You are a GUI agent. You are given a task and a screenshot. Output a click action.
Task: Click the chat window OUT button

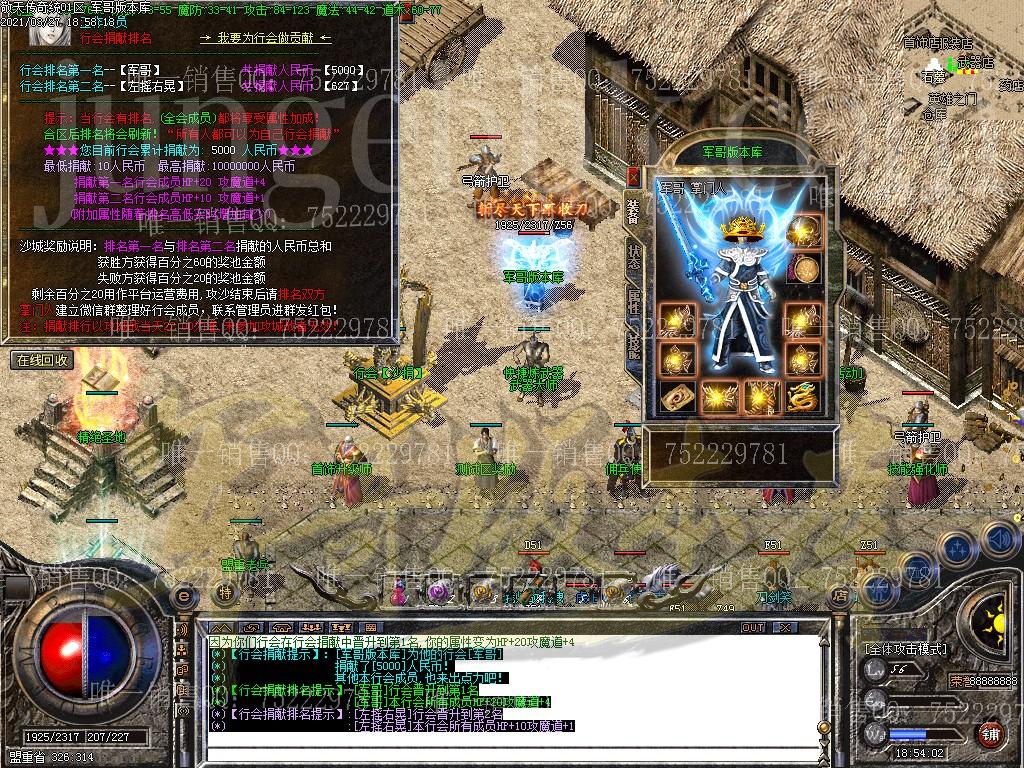(752, 628)
